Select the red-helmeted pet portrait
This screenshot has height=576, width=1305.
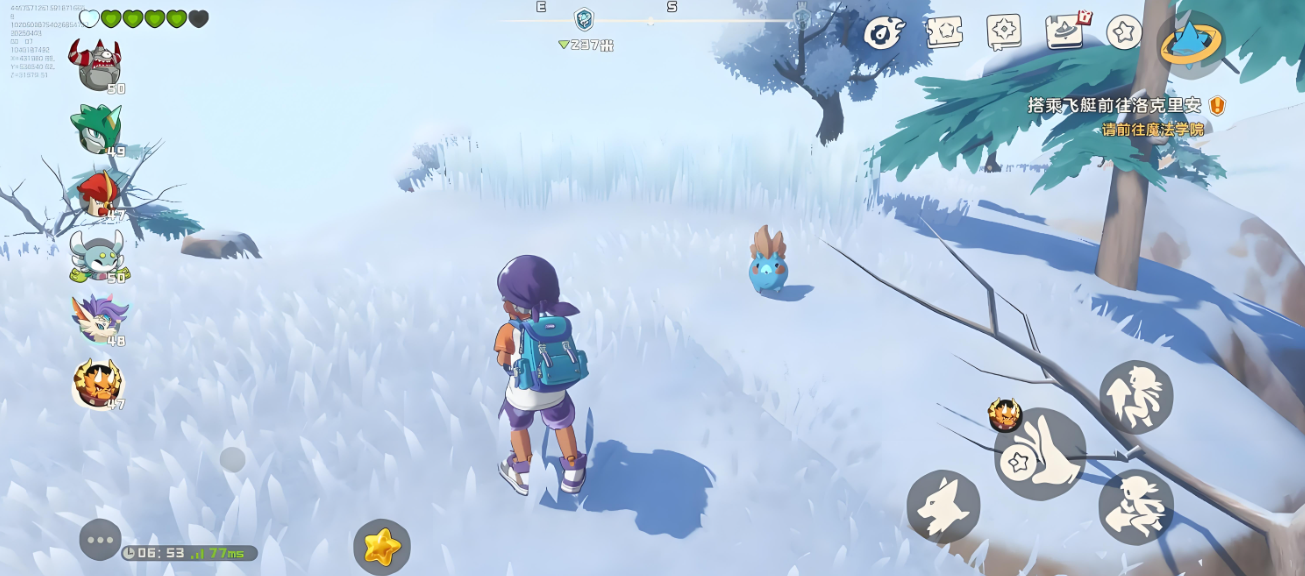click(98, 193)
